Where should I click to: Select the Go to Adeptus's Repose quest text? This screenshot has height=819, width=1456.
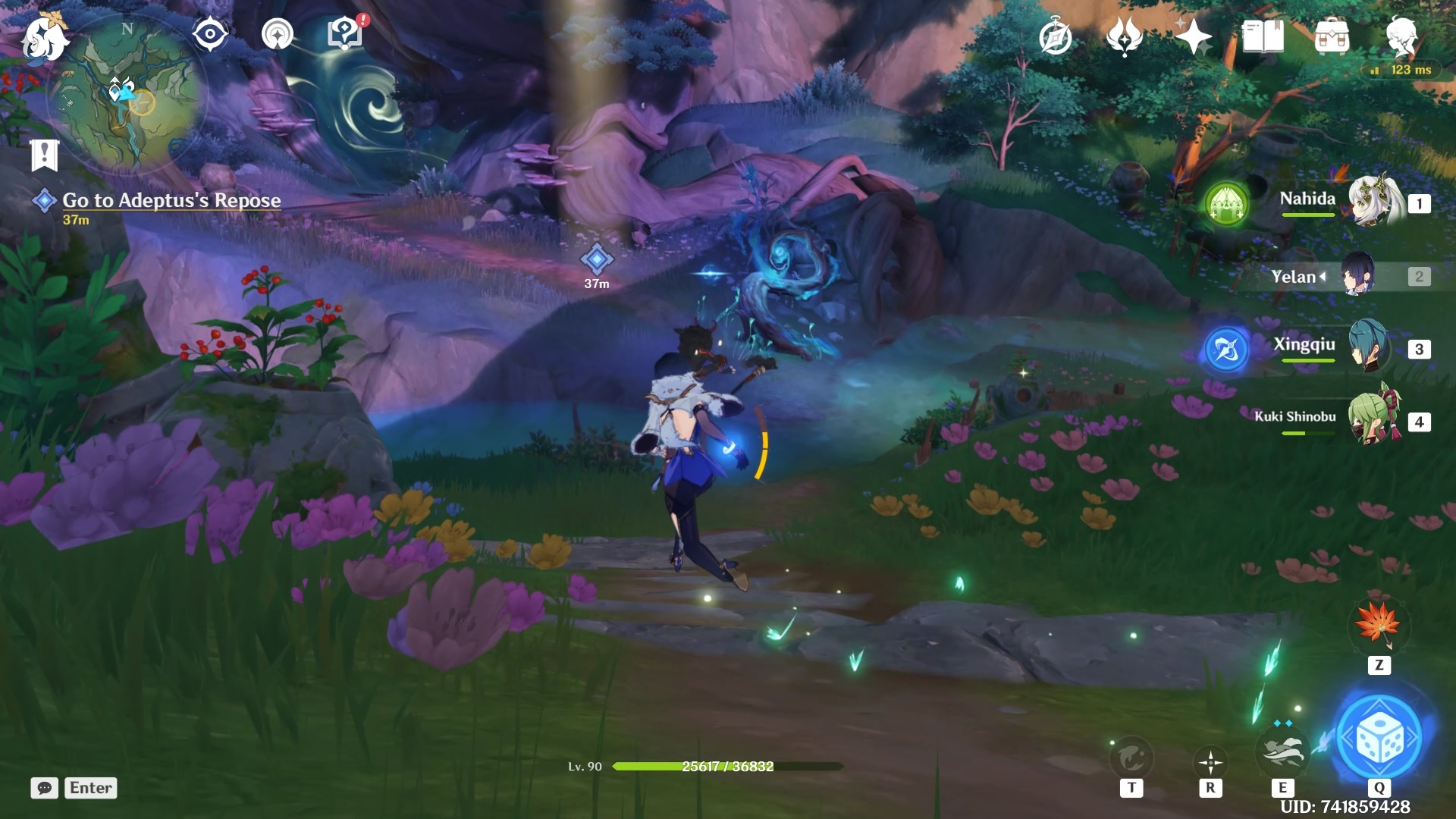tap(171, 201)
